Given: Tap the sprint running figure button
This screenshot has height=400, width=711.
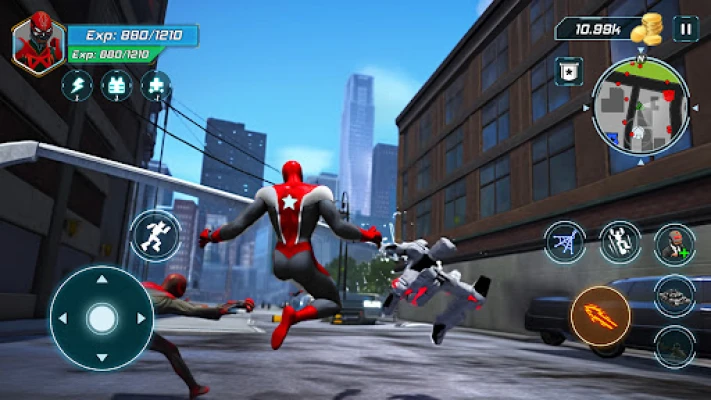Looking at the screenshot, I should coord(156,236).
